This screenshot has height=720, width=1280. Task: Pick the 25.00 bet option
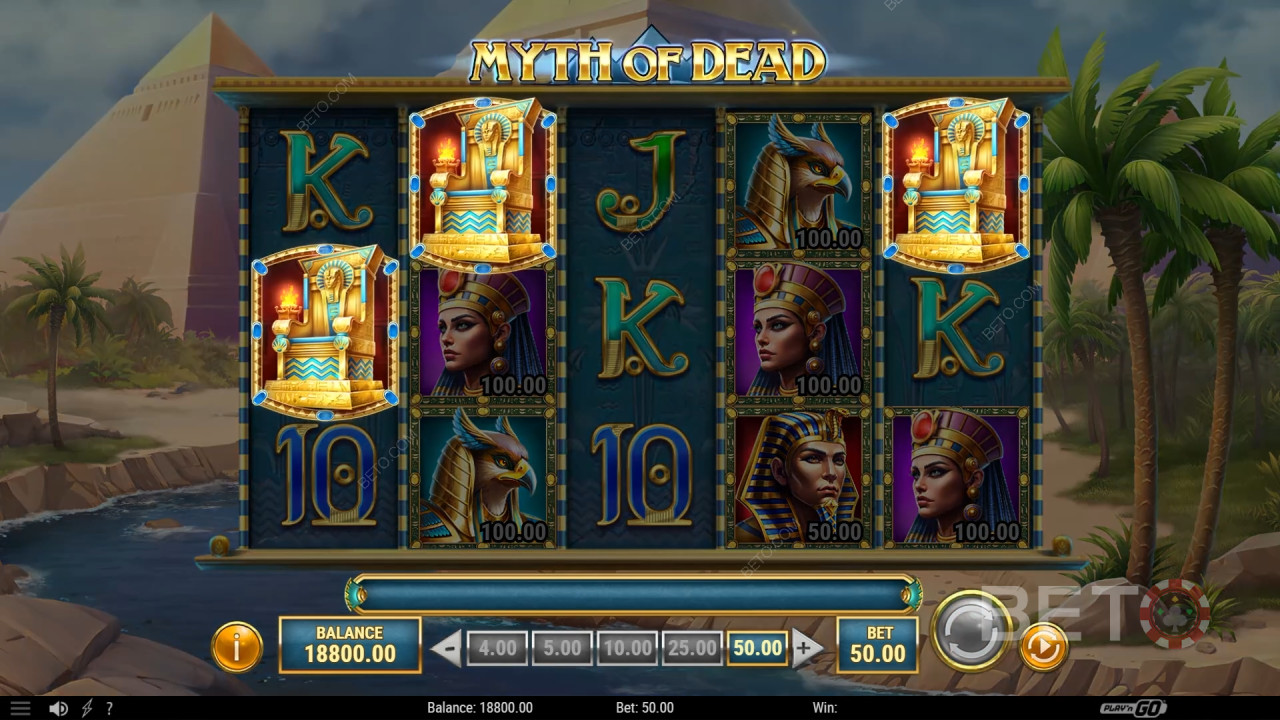(x=692, y=648)
